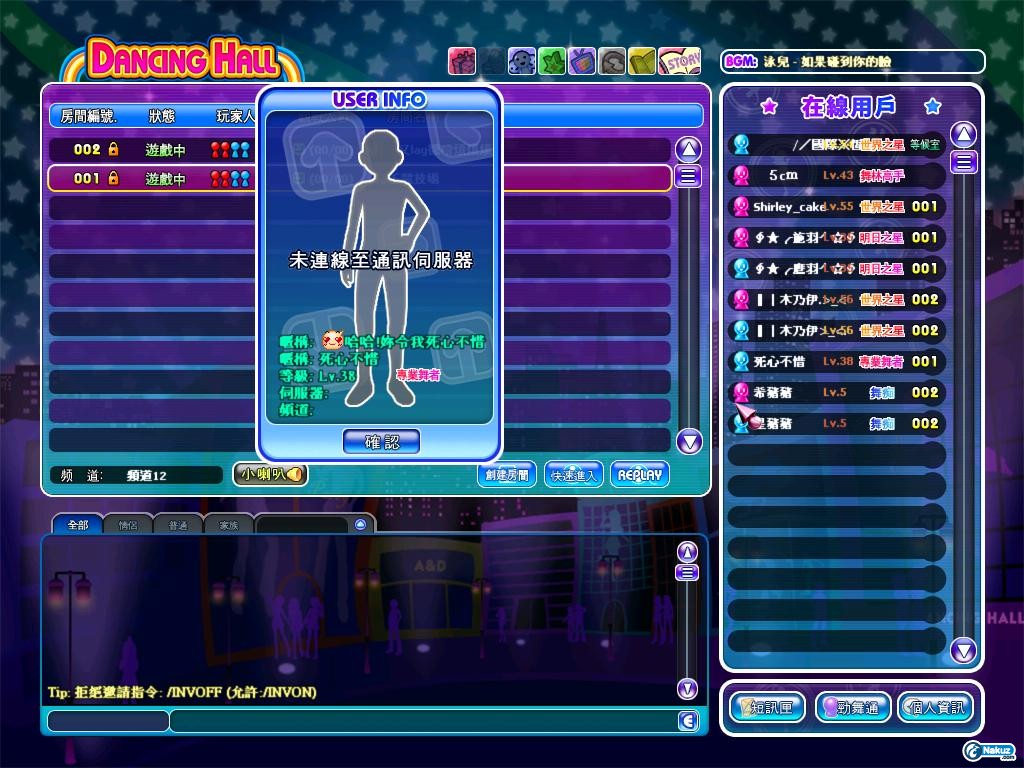This screenshot has width=1024, height=768.
Task: Open the purple television icon
Action: pos(582,61)
